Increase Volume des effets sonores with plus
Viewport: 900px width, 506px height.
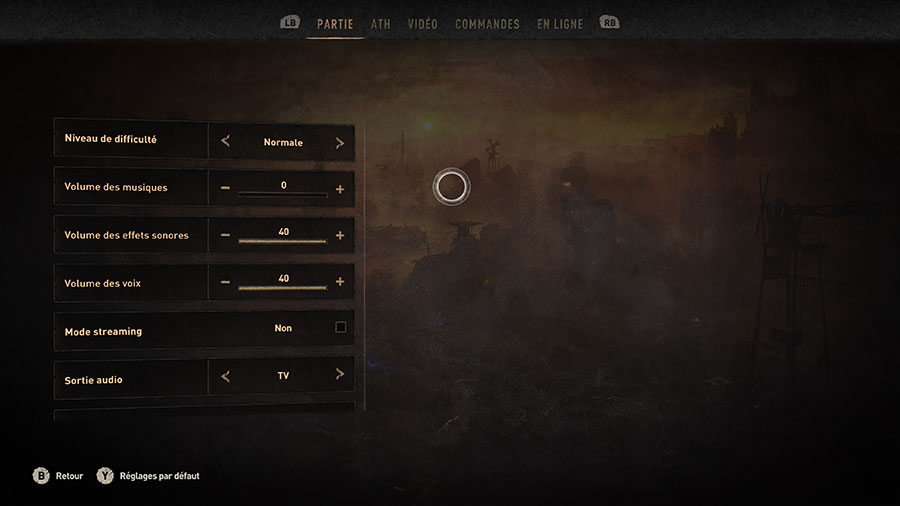click(x=340, y=236)
